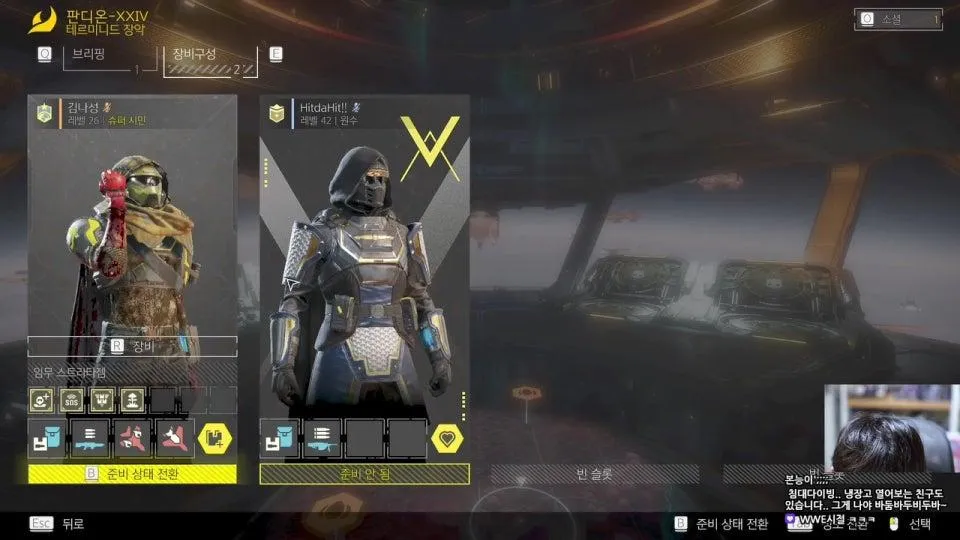
Task: Open the 장비 equipment panel
Action: [x=132, y=346]
